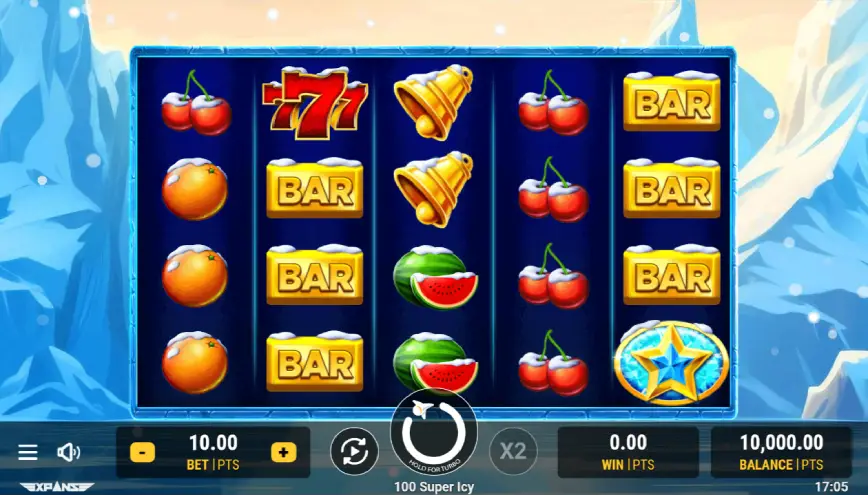The image size is (868, 495).
Task: Click the X2 gamble button
Action: coord(513,451)
